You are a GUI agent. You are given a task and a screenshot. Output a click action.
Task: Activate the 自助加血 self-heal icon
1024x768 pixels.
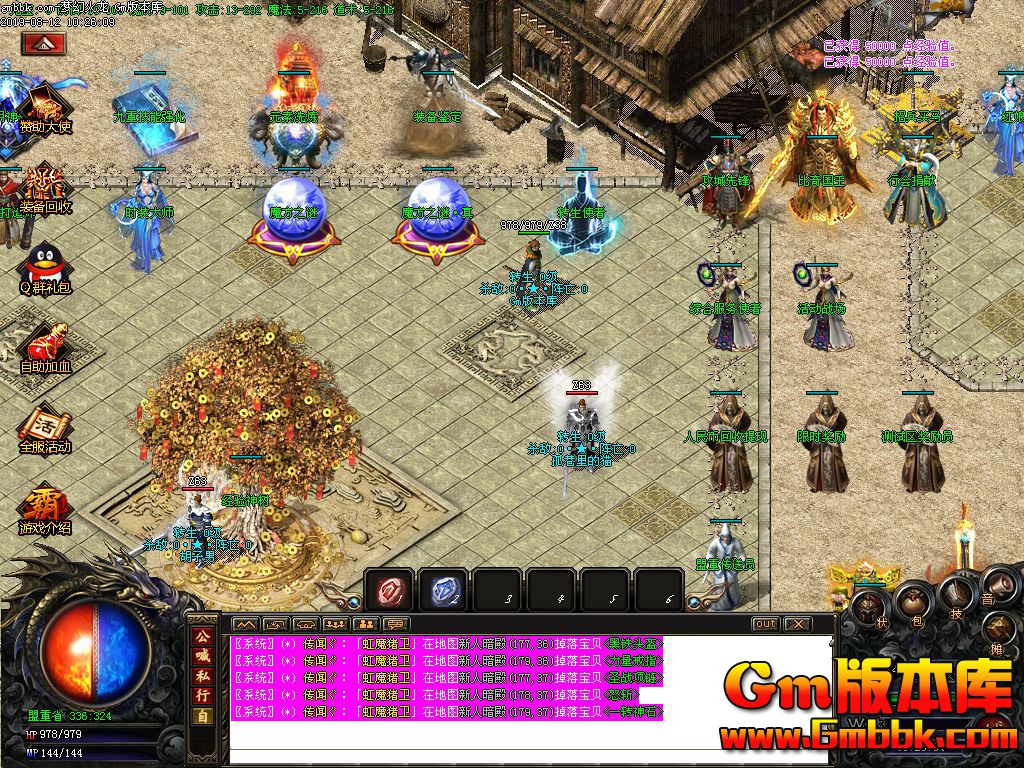click(x=45, y=345)
